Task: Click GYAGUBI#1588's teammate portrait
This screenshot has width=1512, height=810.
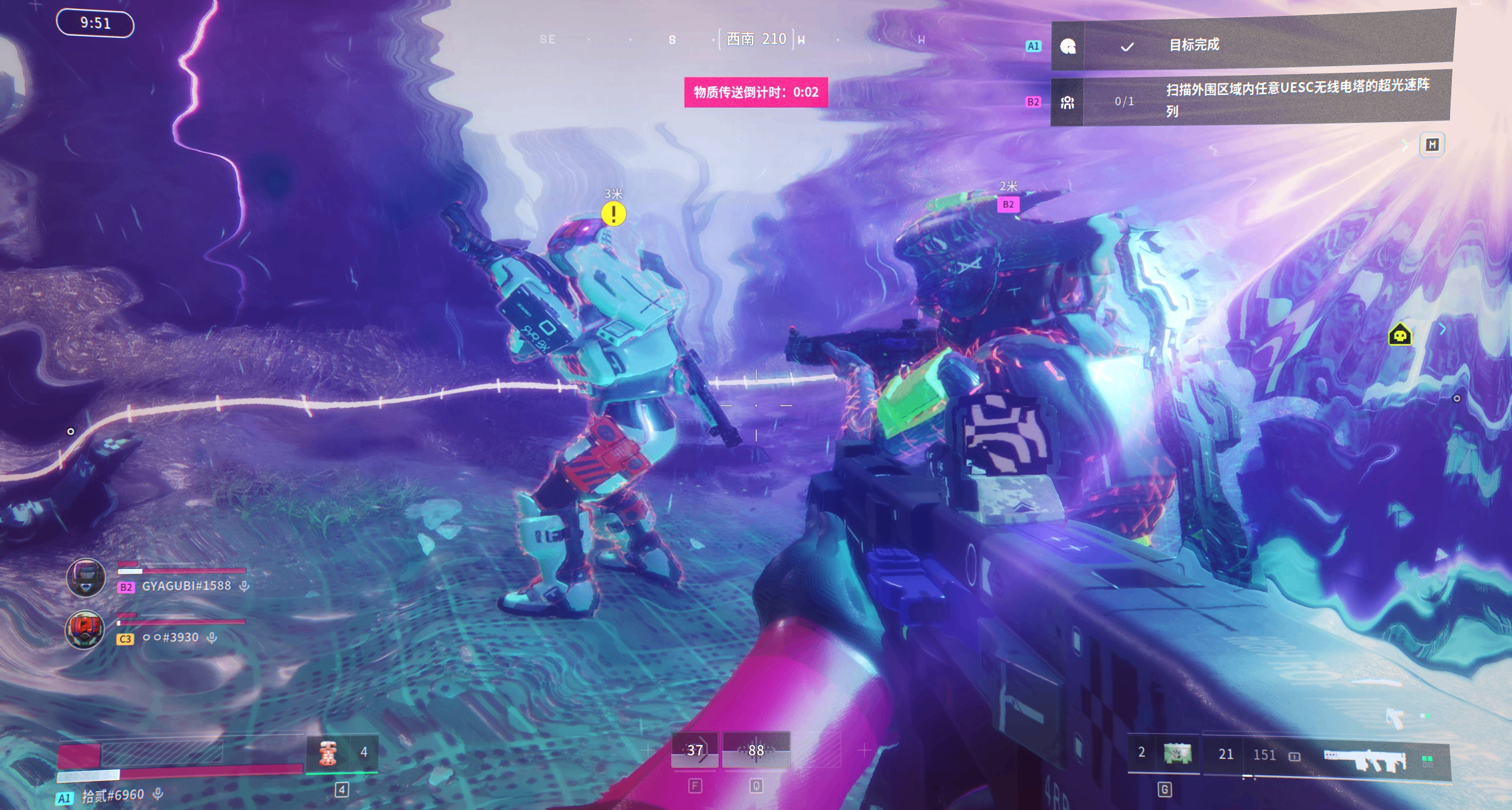Action: 86,577
